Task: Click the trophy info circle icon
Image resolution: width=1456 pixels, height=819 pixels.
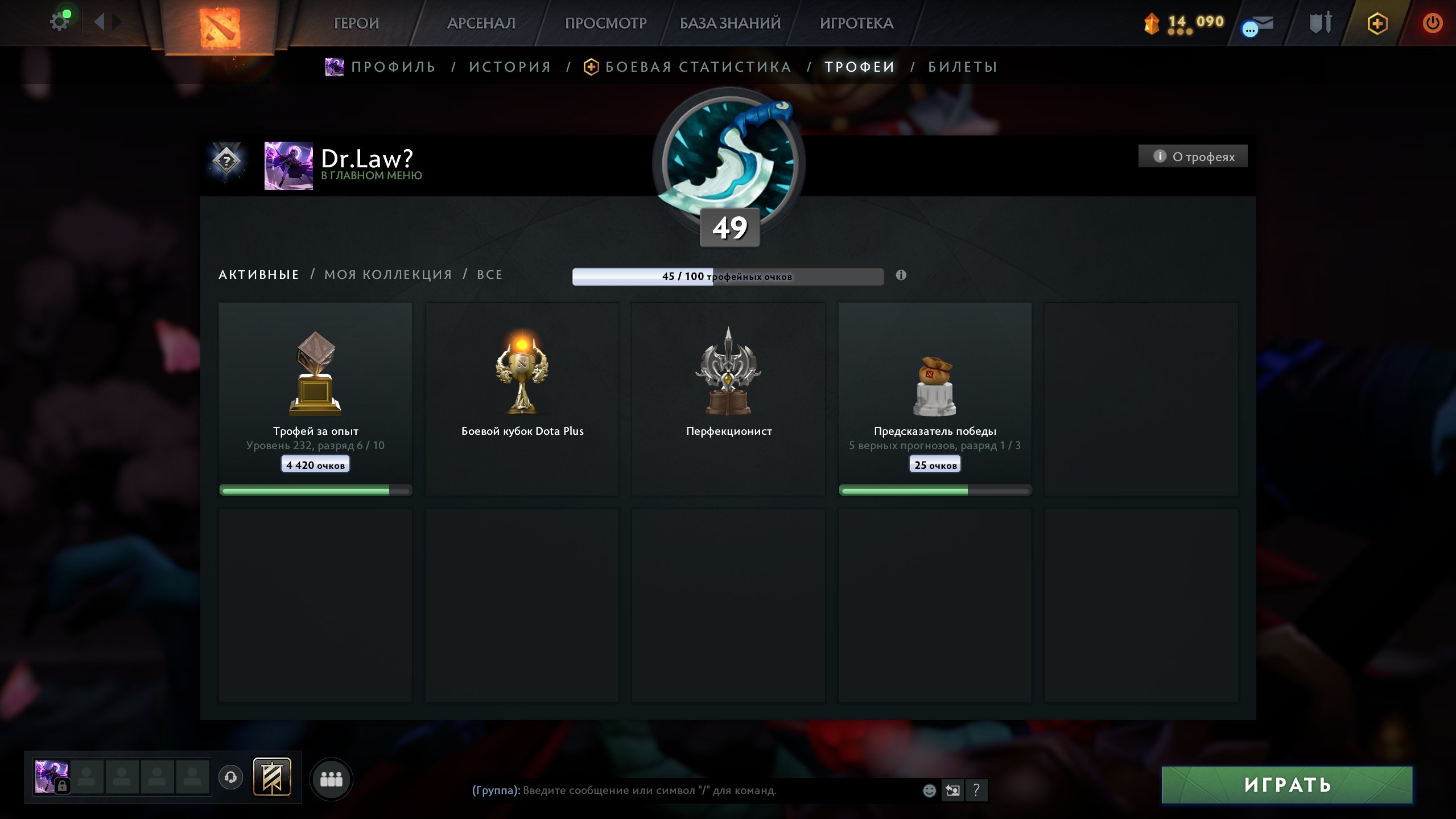Action: [x=900, y=275]
